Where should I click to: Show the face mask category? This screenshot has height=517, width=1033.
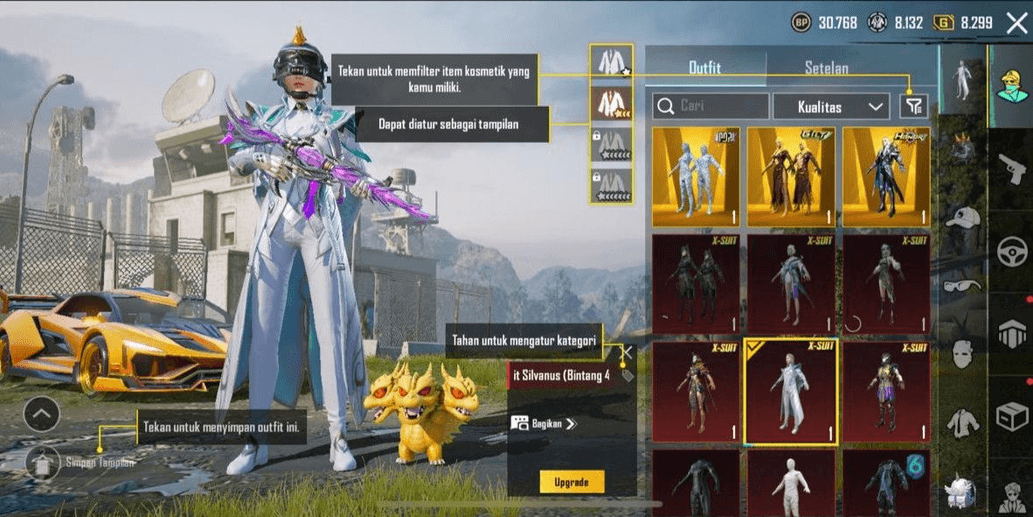[x=962, y=353]
